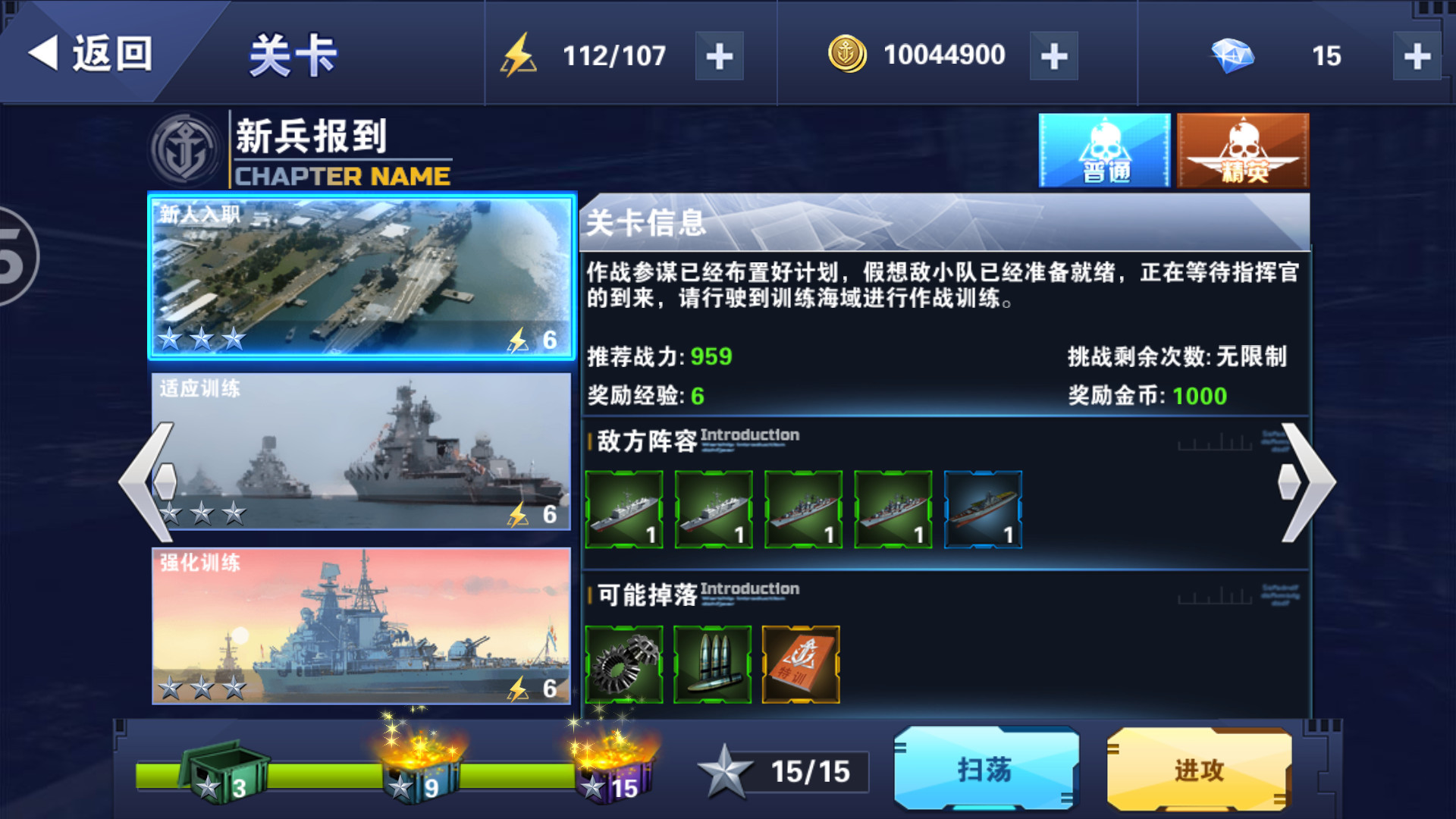This screenshot has width=1456, height=819.
Task: Open the chapter emblem anchor icon
Action: [x=186, y=146]
